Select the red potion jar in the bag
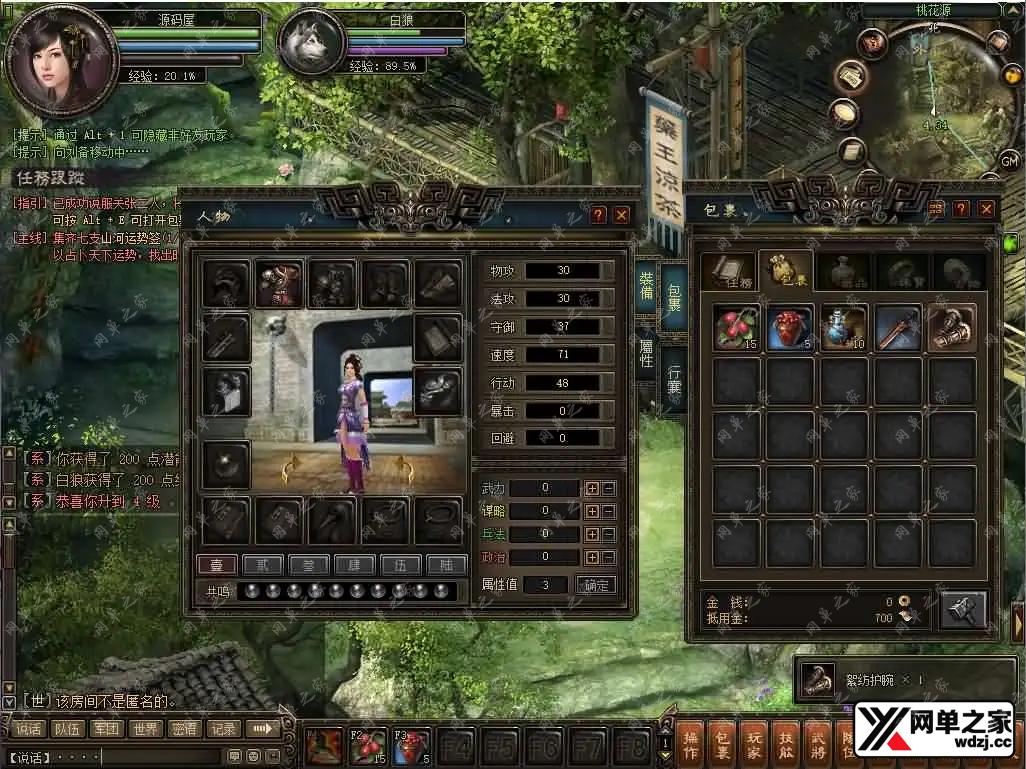1026x769 pixels. coord(791,328)
